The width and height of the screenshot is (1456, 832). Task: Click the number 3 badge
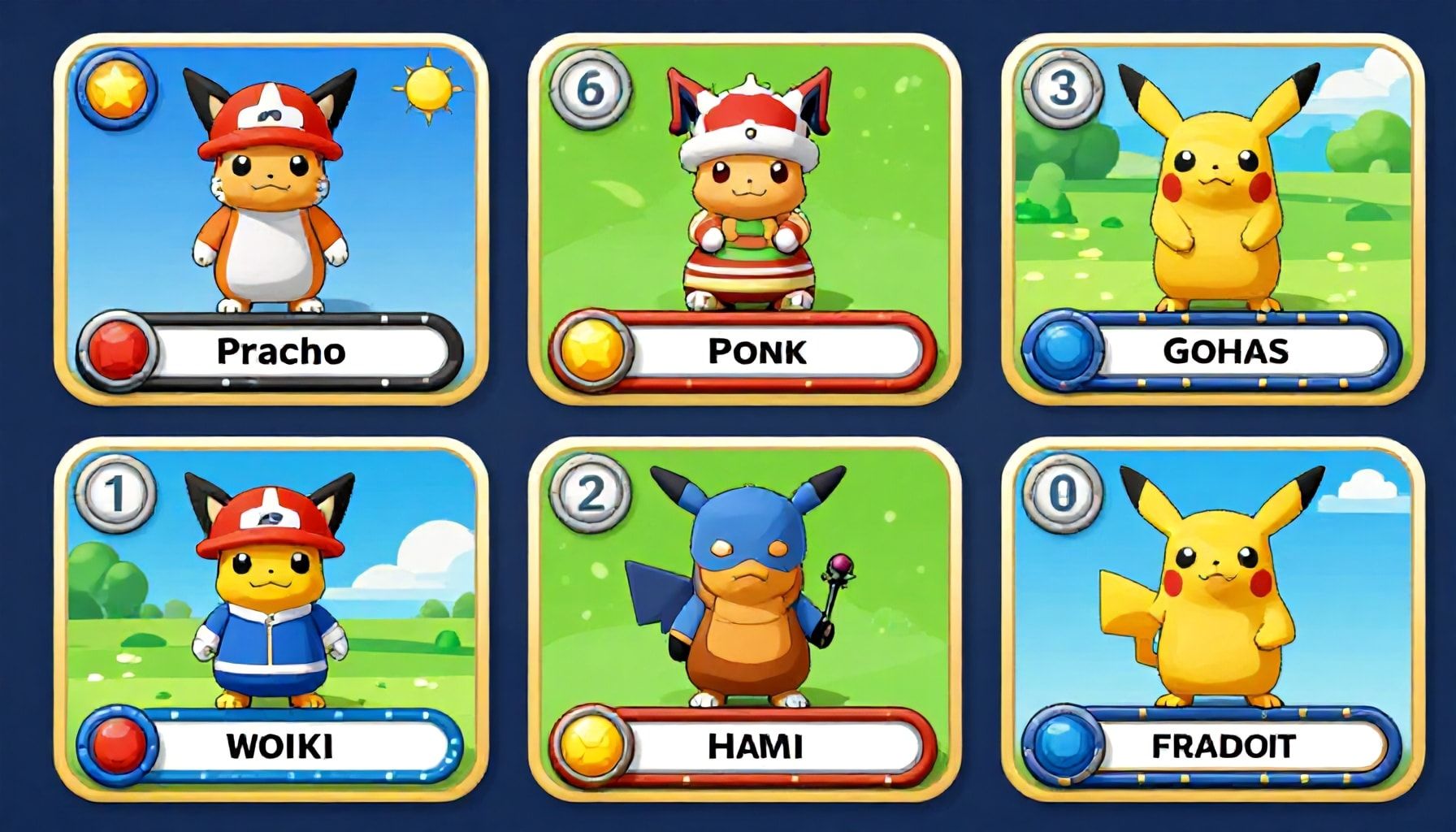point(1062,87)
